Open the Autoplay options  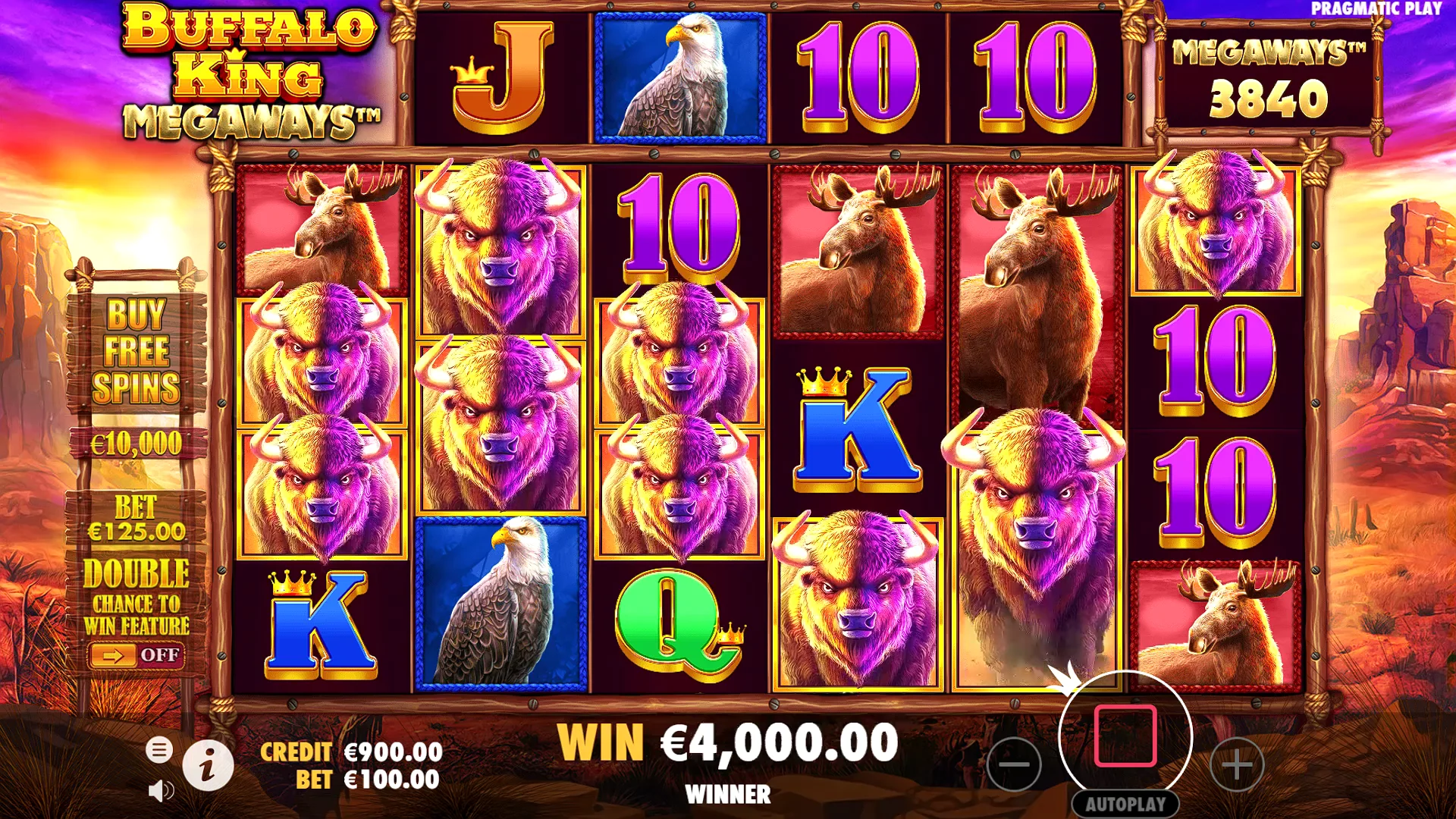[1125, 804]
